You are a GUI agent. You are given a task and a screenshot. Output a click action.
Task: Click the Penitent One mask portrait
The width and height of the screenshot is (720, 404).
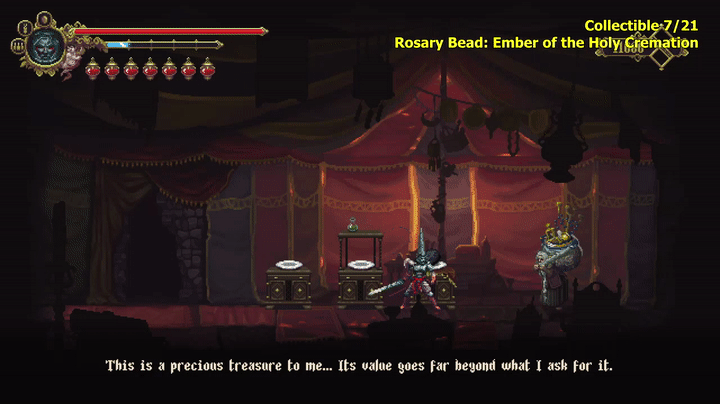(x=44, y=46)
